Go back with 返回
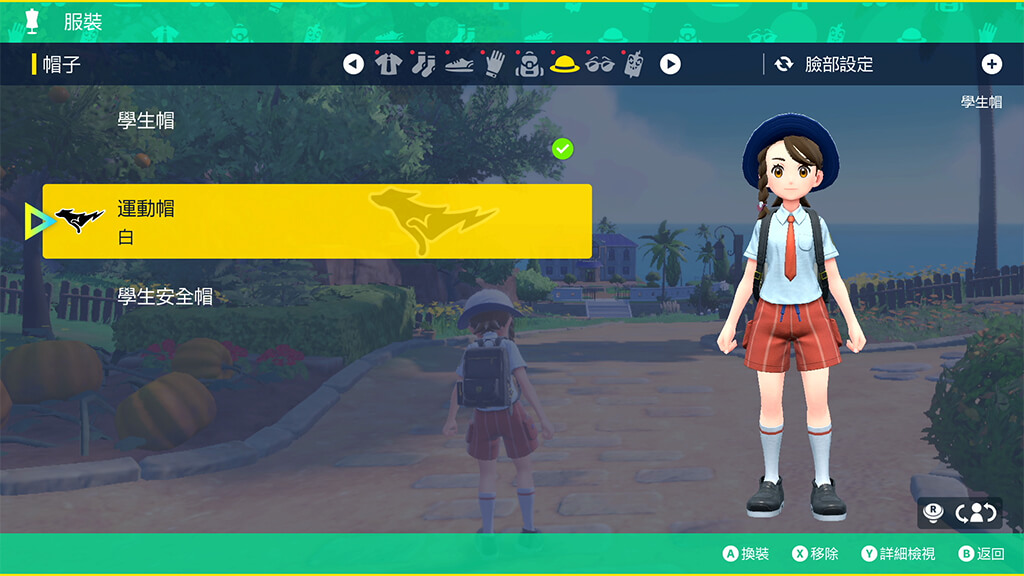Screen dimensions: 1024x576 (981, 554)
